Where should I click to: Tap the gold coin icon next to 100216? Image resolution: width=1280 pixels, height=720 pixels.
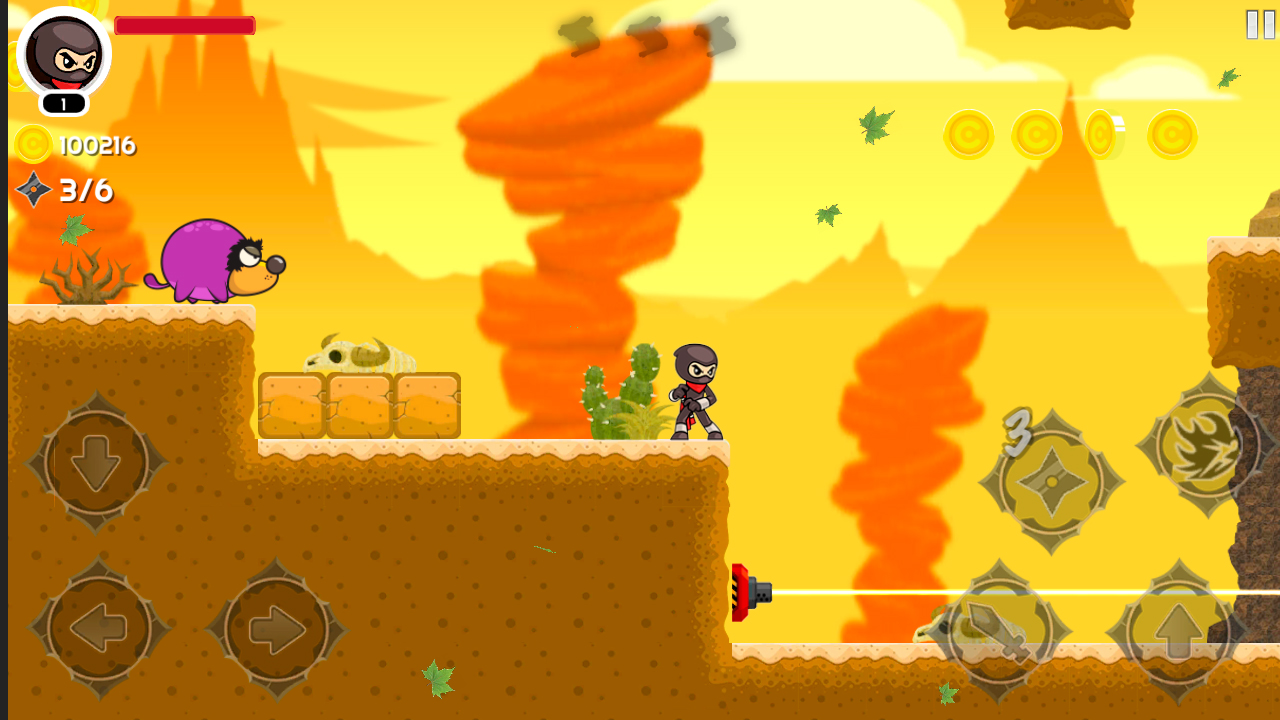tap(33, 145)
